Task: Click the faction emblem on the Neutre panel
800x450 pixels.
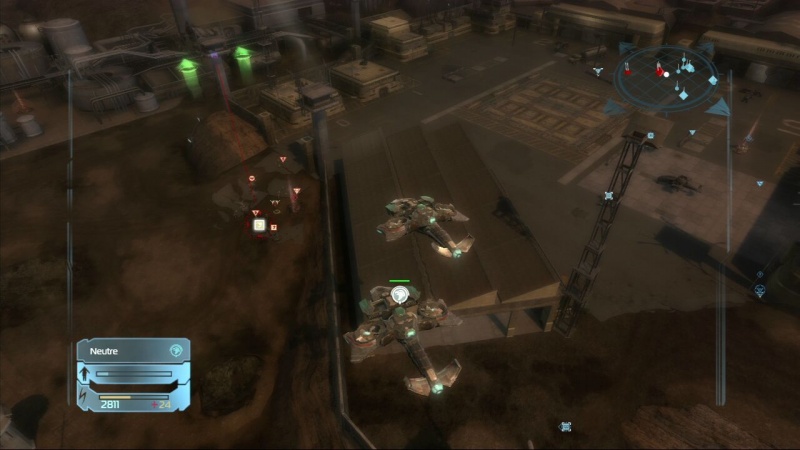Action: click(x=176, y=351)
